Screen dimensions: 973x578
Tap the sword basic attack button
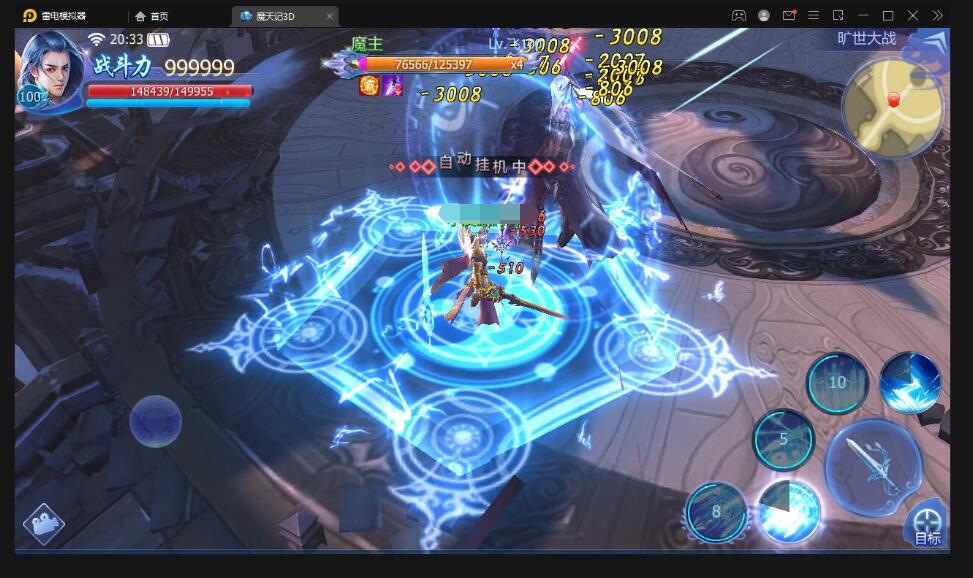[873, 467]
